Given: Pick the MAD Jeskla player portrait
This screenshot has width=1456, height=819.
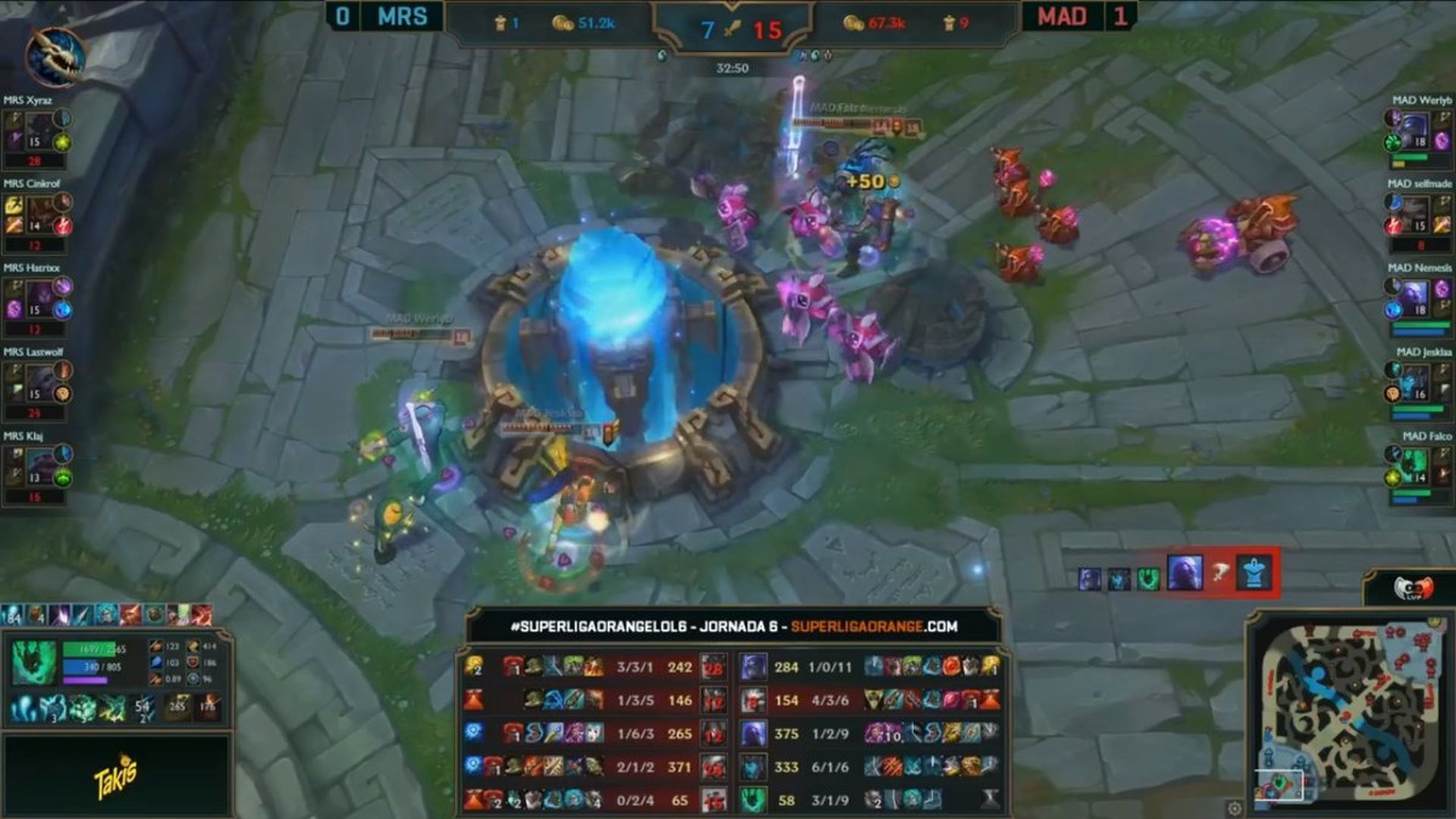Looking at the screenshot, I should (x=1415, y=383).
